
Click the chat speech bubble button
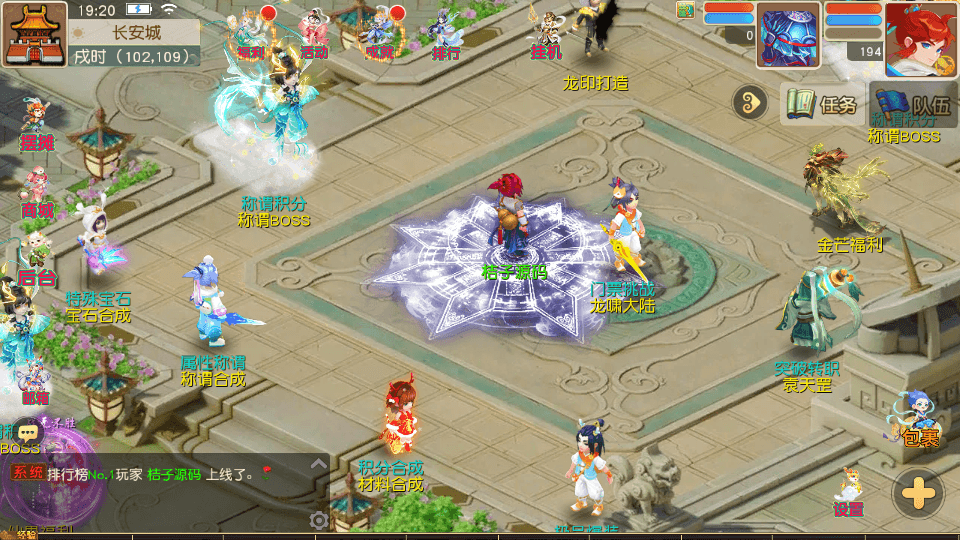coord(27,432)
